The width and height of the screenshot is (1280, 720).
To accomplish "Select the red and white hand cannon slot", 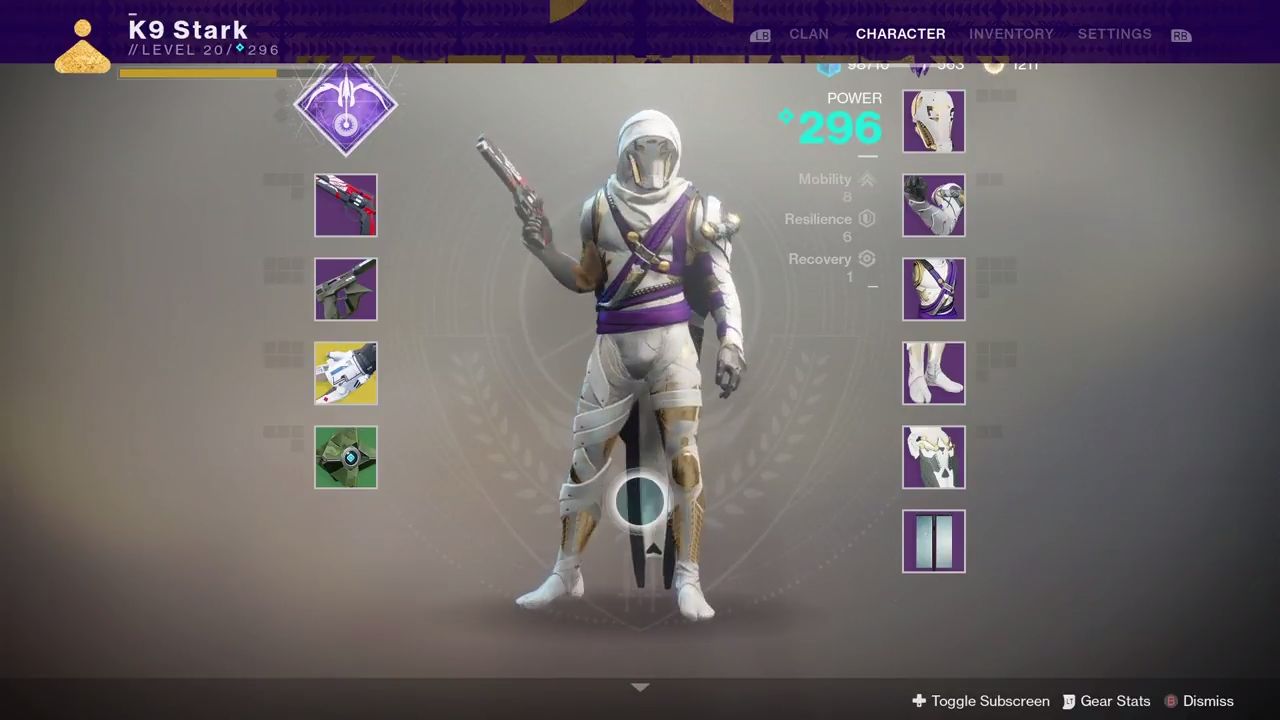I will click(x=346, y=205).
